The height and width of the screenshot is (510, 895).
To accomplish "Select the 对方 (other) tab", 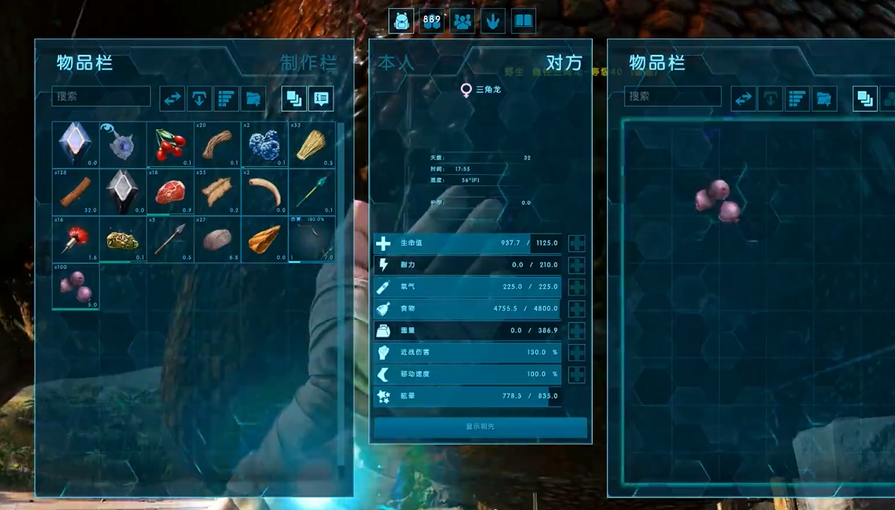I will (x=564, y=63).
